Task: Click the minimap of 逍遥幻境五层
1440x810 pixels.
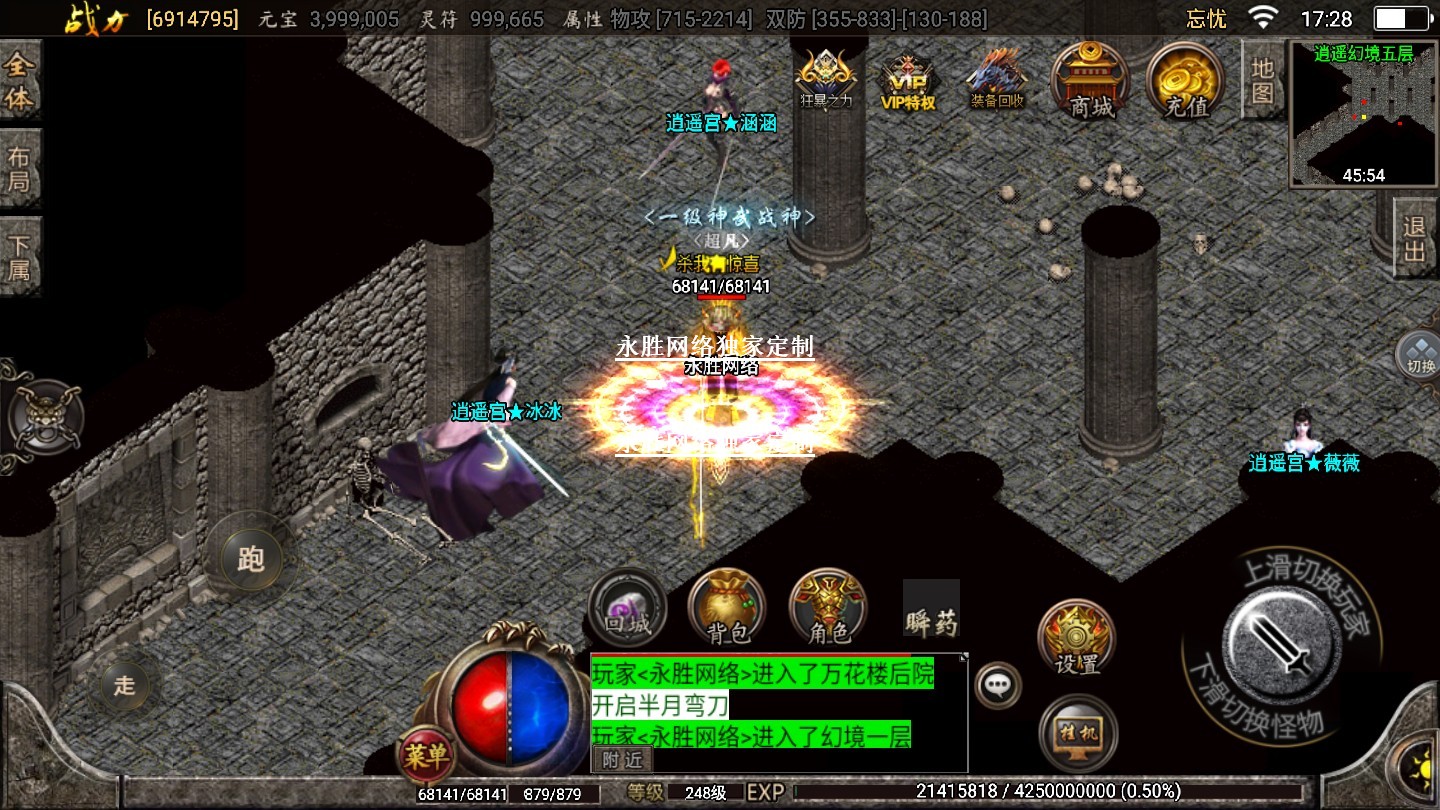Action: [1364, 114]
